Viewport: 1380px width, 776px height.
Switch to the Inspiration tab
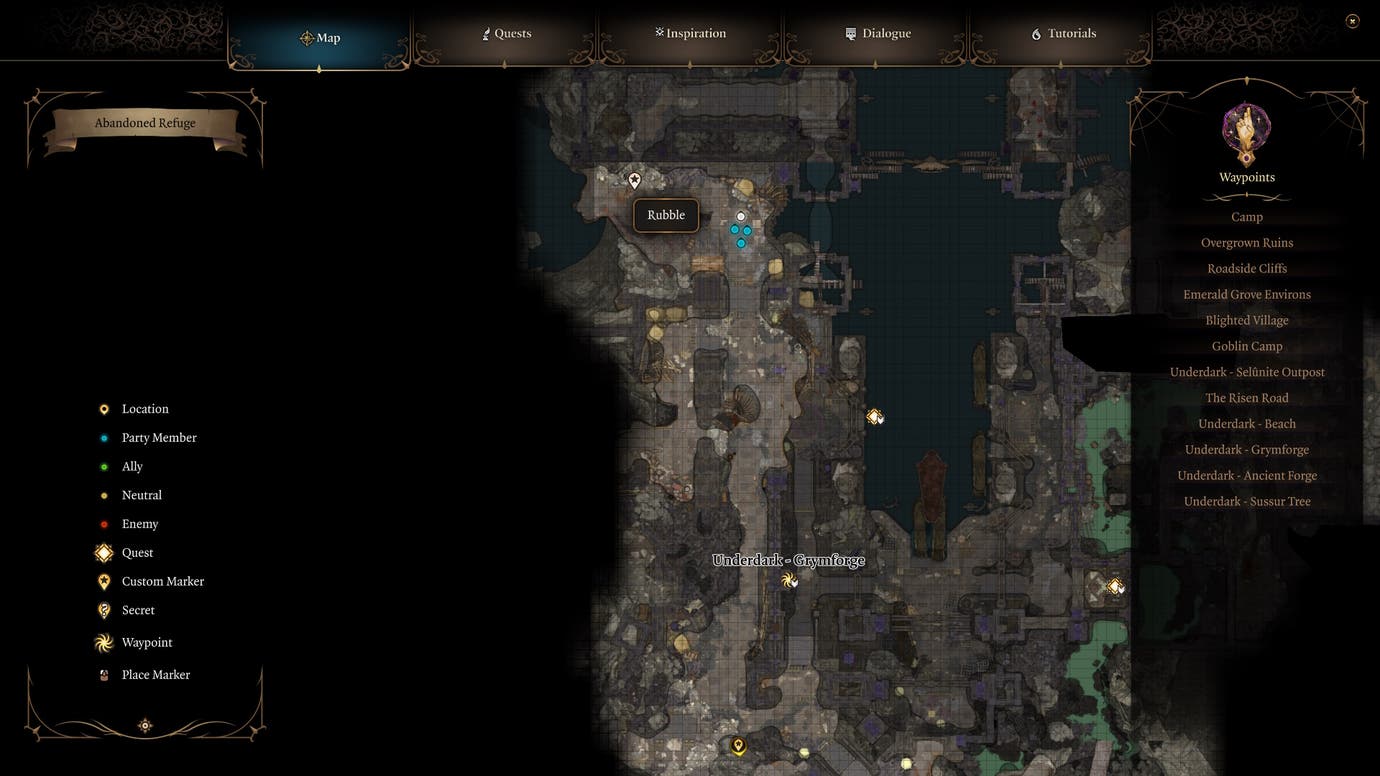(690, 32)
